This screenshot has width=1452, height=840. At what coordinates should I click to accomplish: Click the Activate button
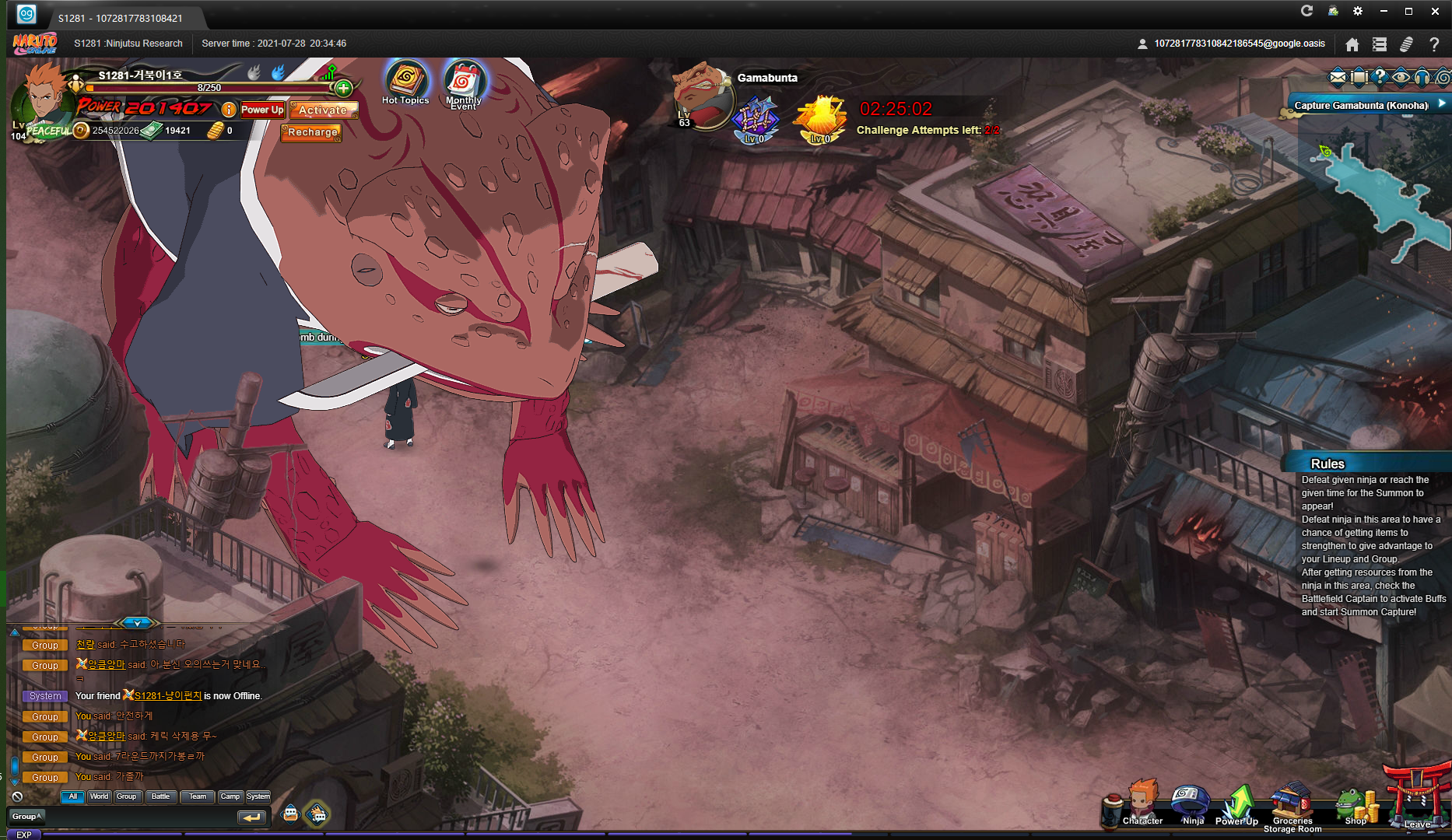click(323, 110)
